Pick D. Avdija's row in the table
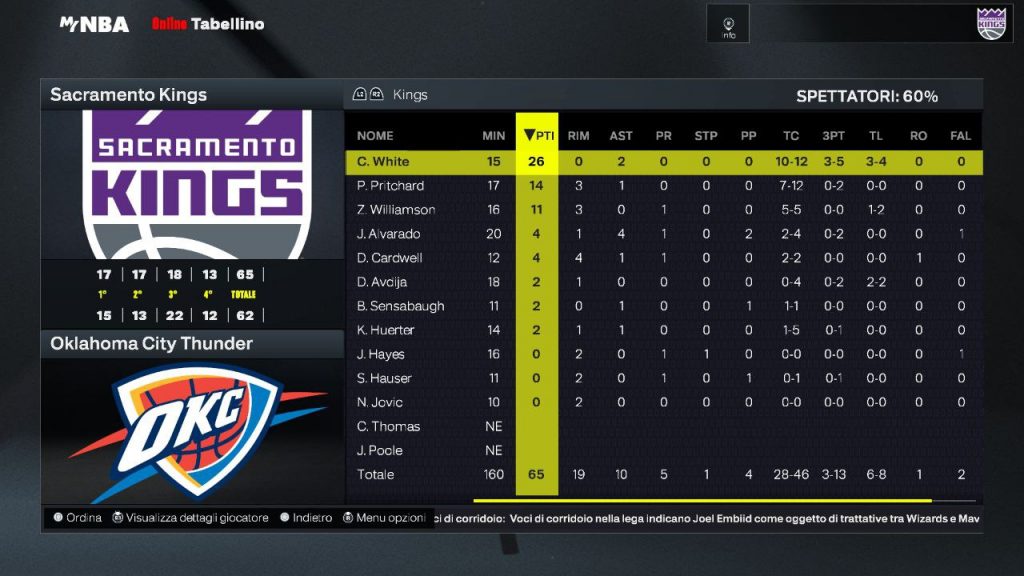1024x576 pixels. pyautogui.click(x=384, y=282)
